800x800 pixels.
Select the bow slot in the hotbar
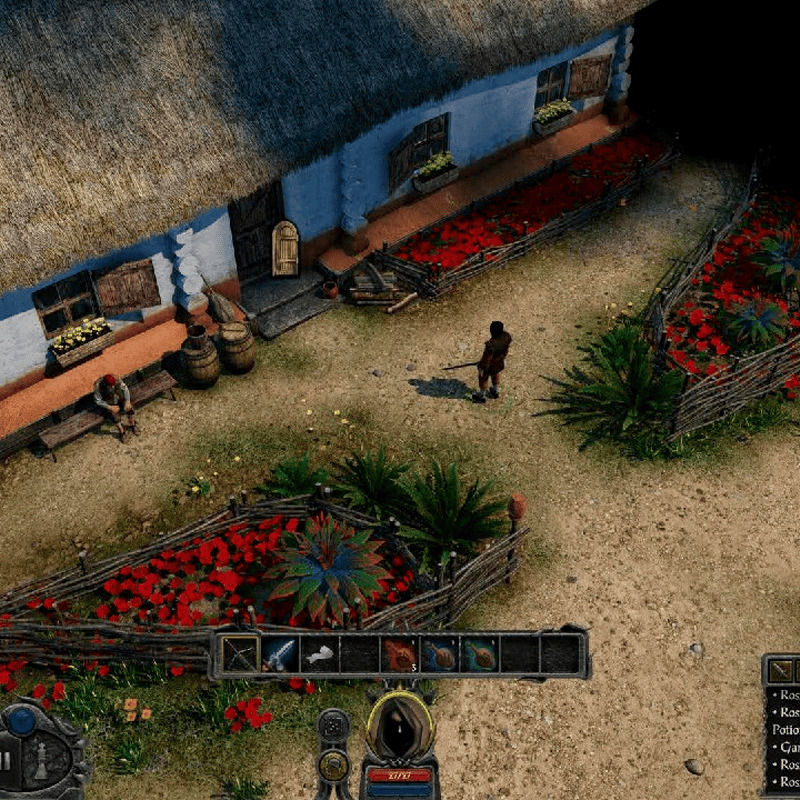click(240, 655)
